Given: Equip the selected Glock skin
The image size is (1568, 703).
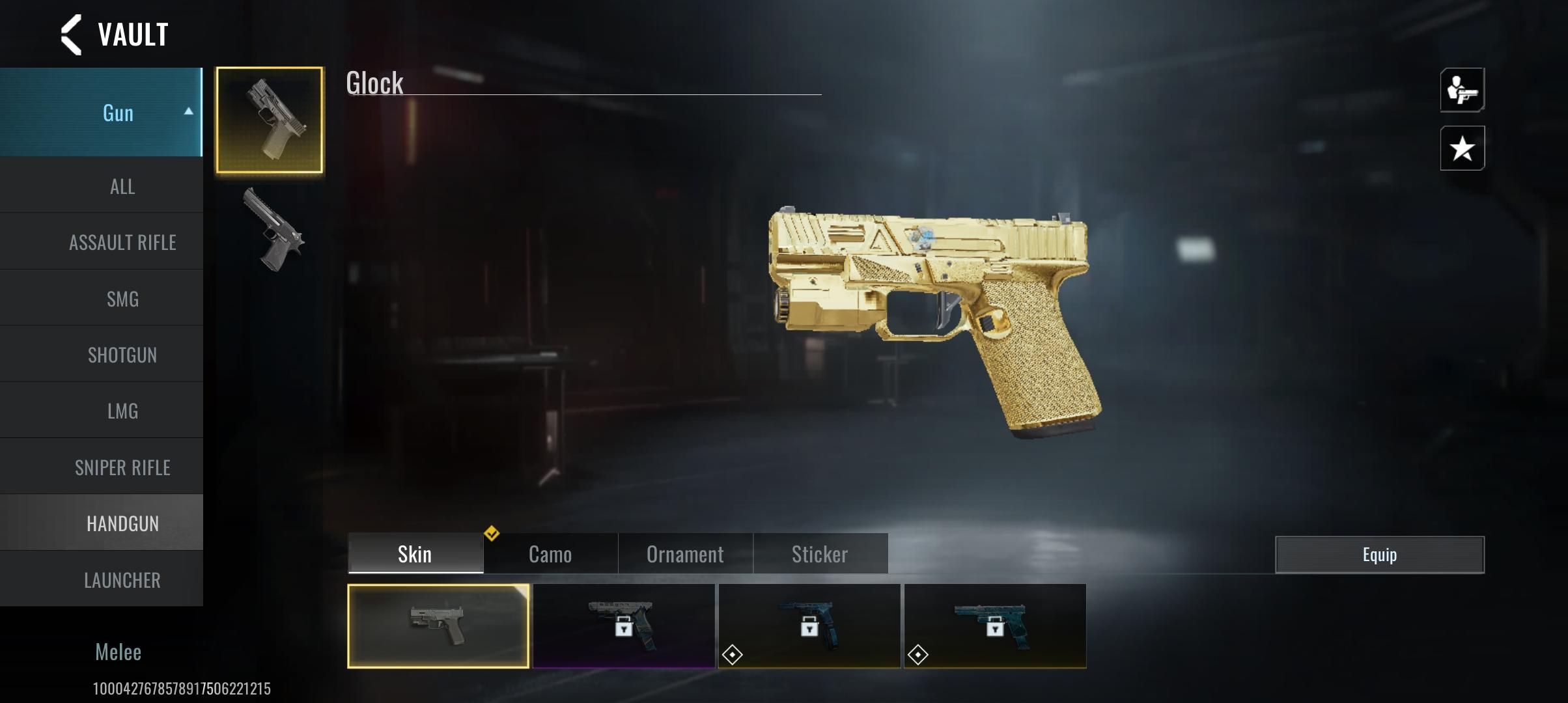Looking at the screenshot, I should 1379,555.
